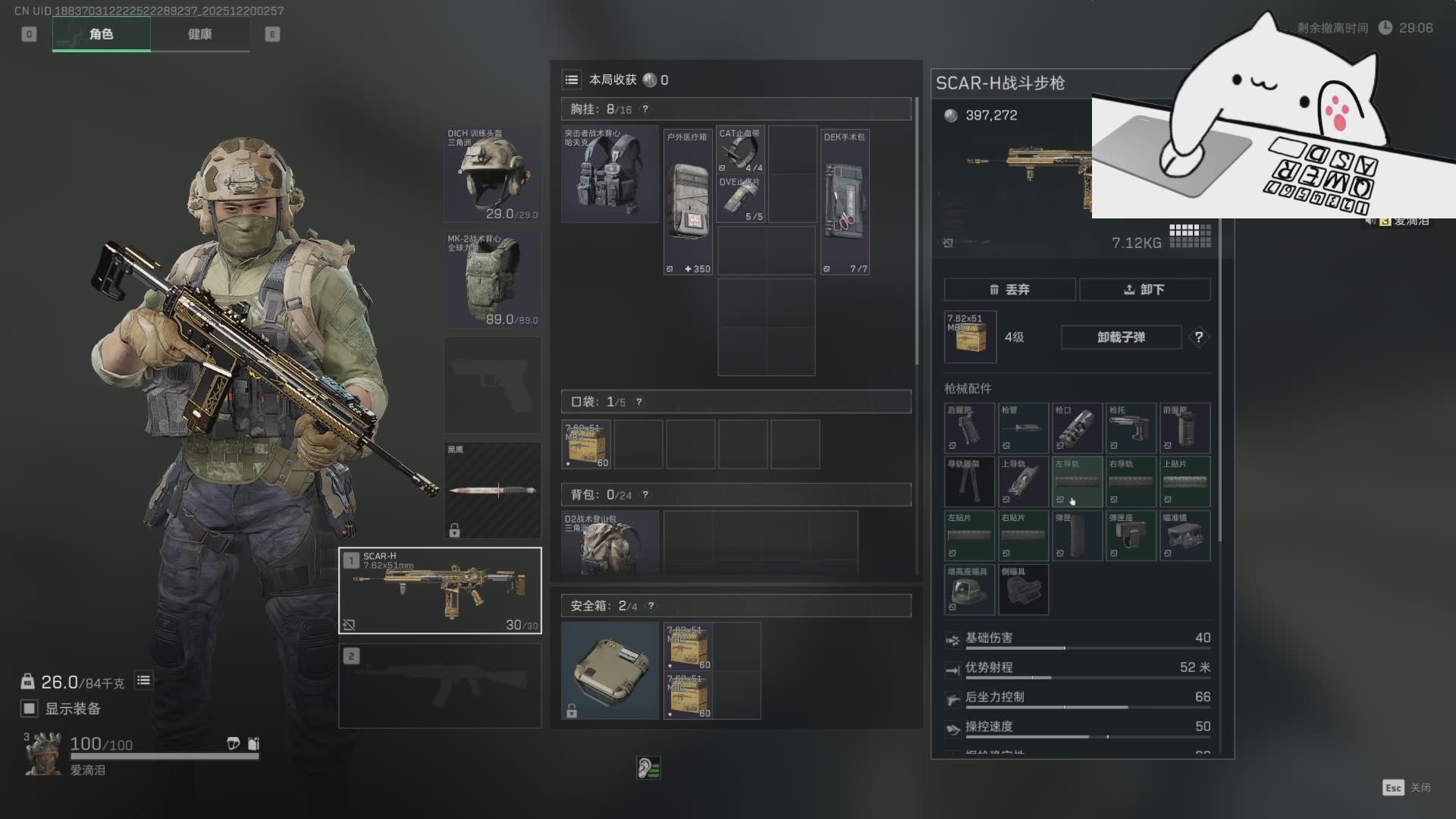1456x819 pixels.
Task: Select the MK-2 tactical vest armor slot
Action: coord(493,280)
